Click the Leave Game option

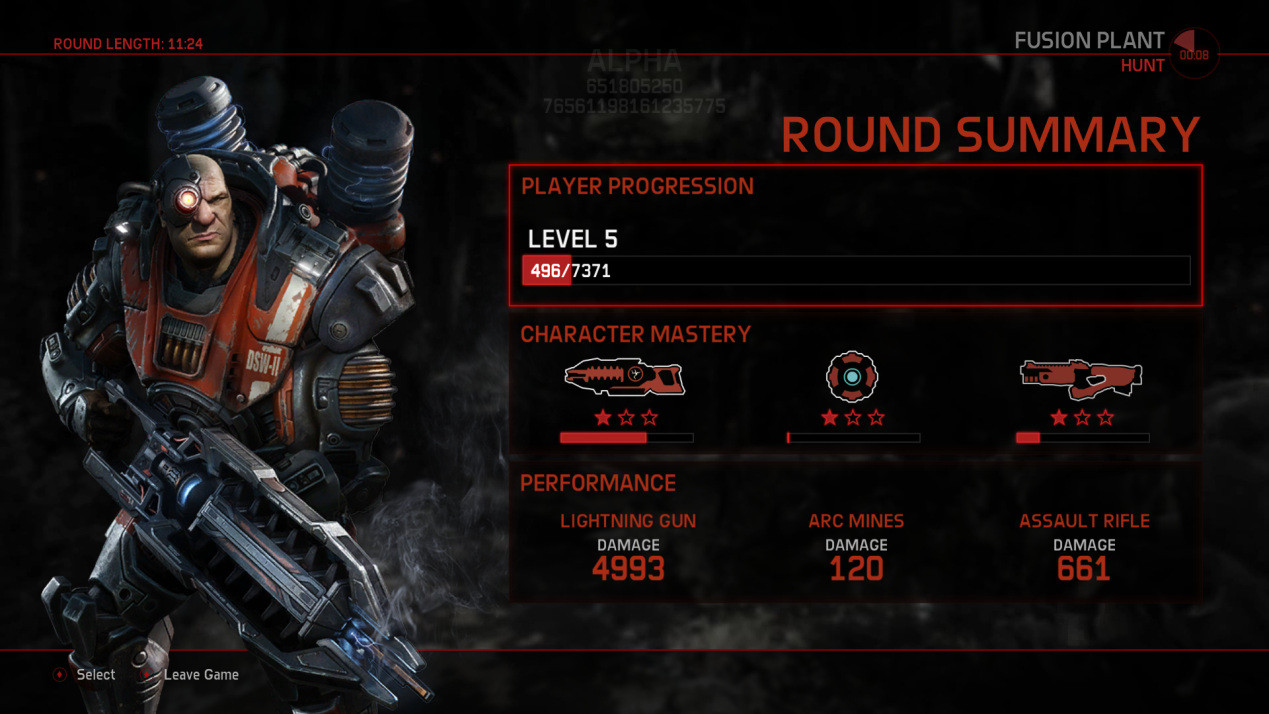tap(200, 675)
